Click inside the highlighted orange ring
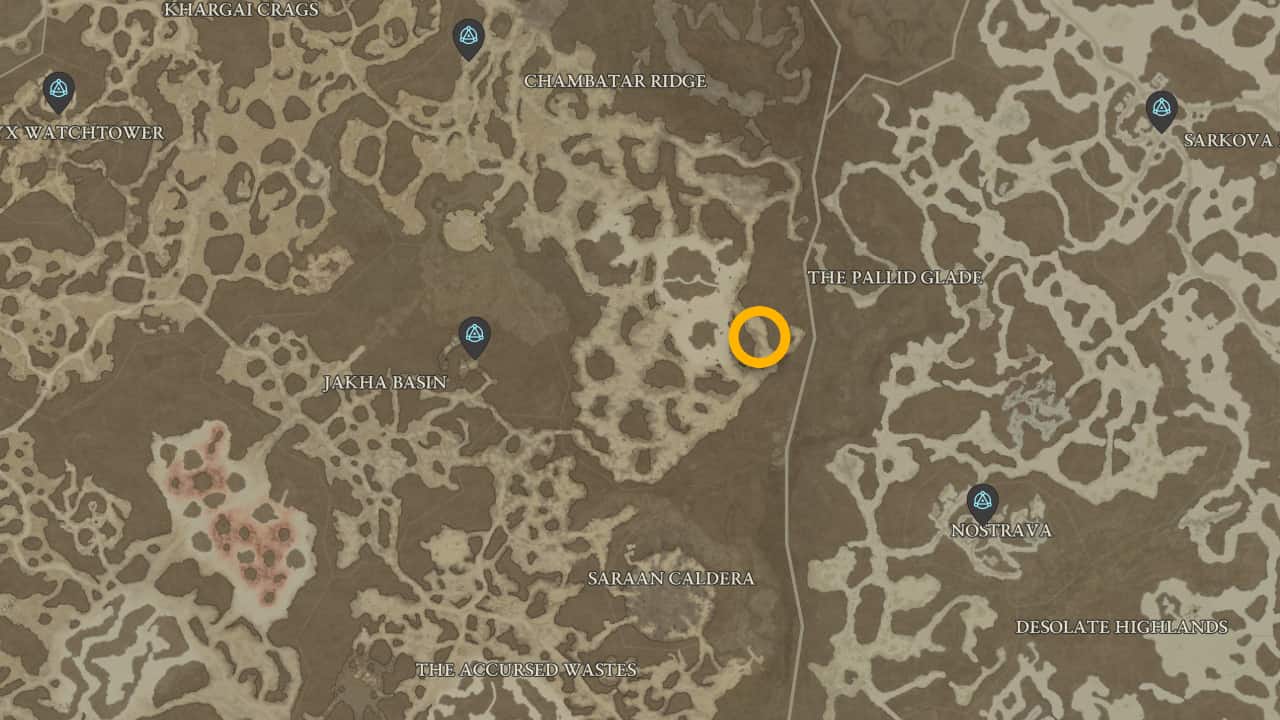 (x=759, y=337)
